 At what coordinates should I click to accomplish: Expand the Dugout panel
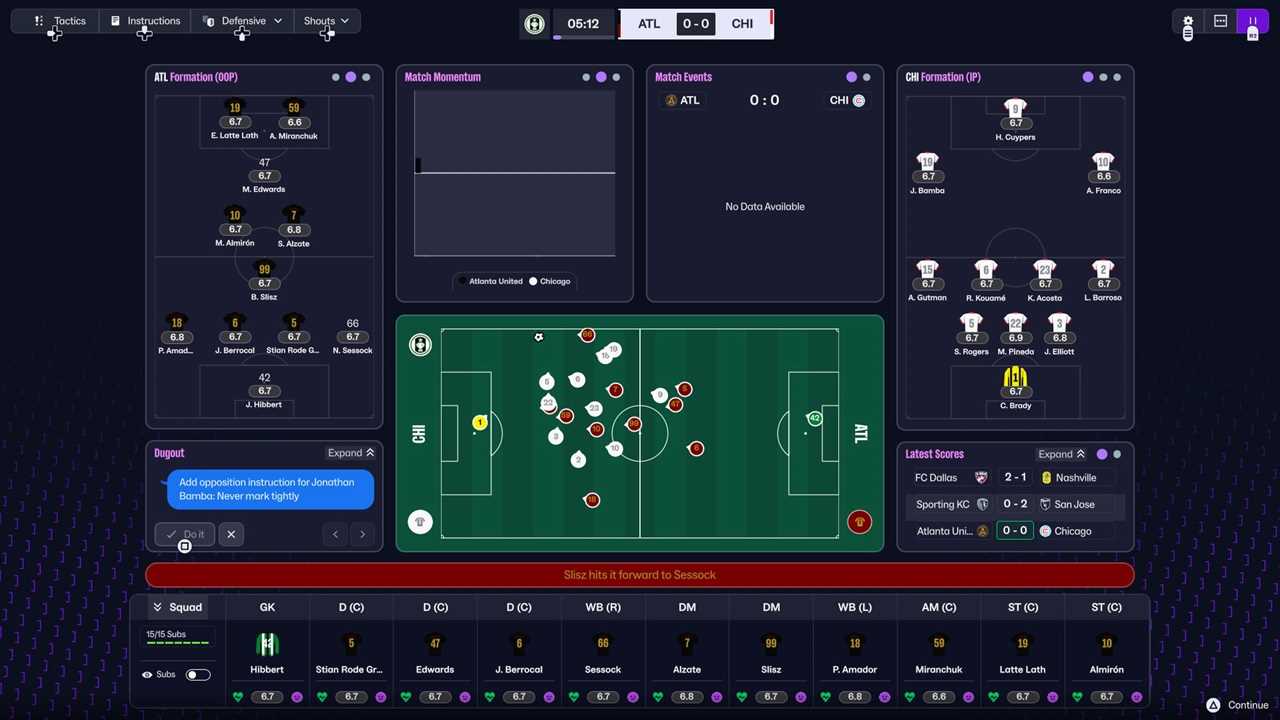pos(350,452)
